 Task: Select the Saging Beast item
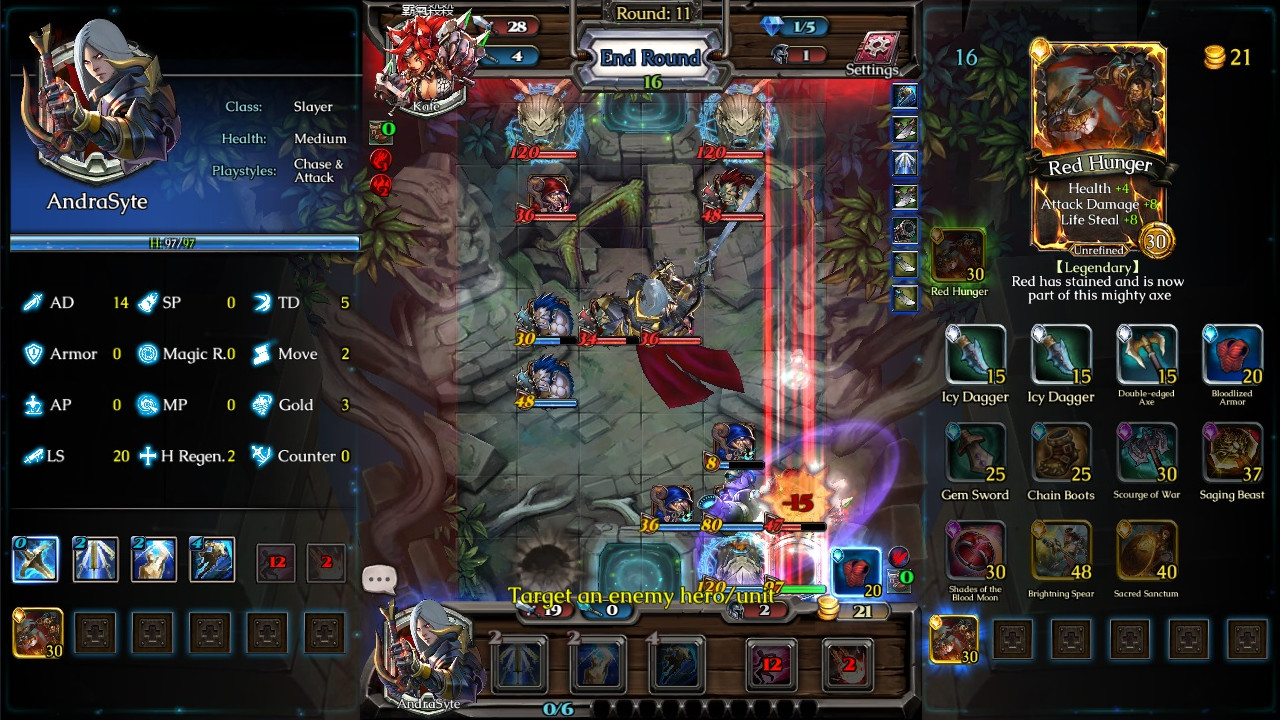tap(1232, 452)
